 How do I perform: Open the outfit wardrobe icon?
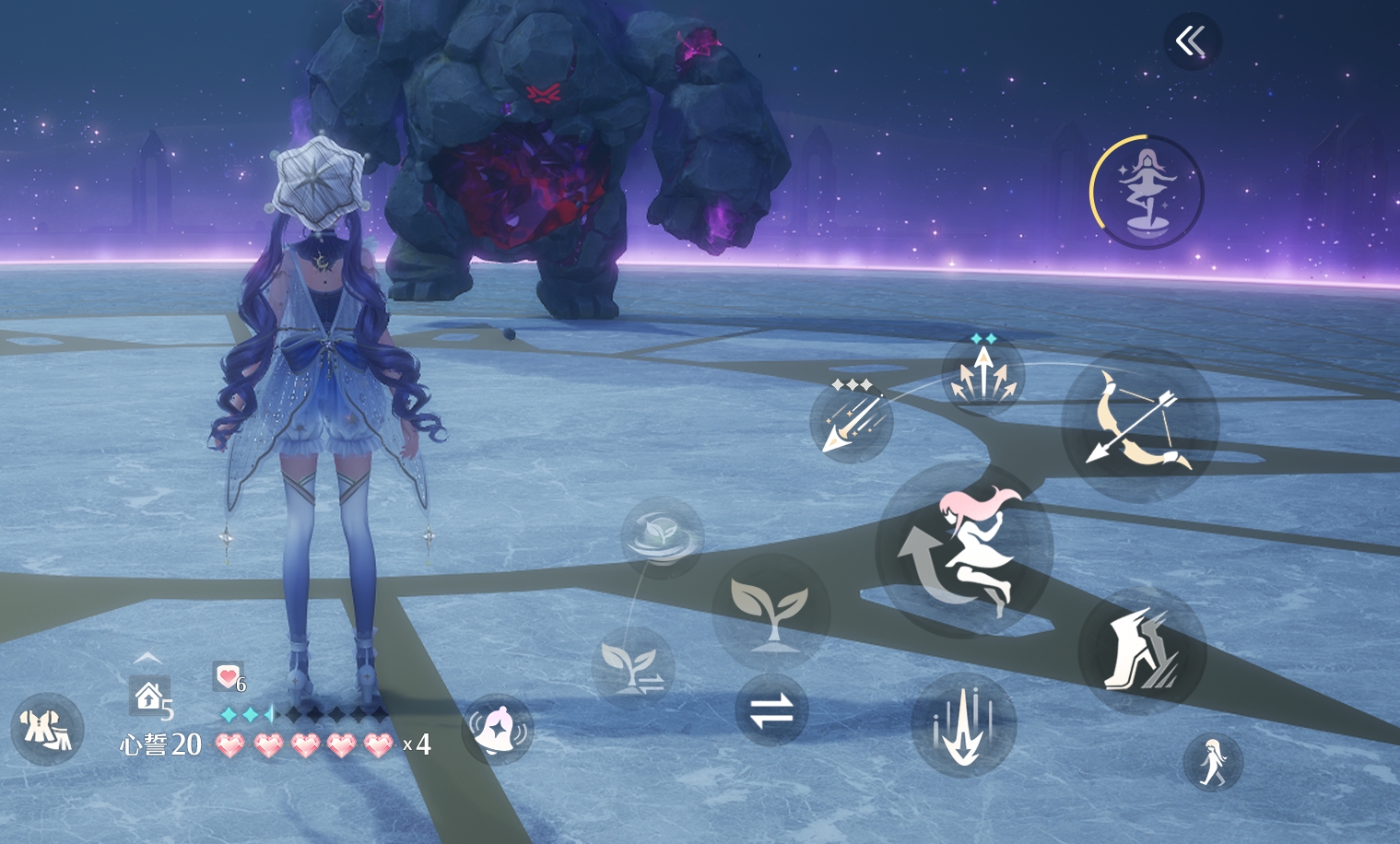point(47,729)
